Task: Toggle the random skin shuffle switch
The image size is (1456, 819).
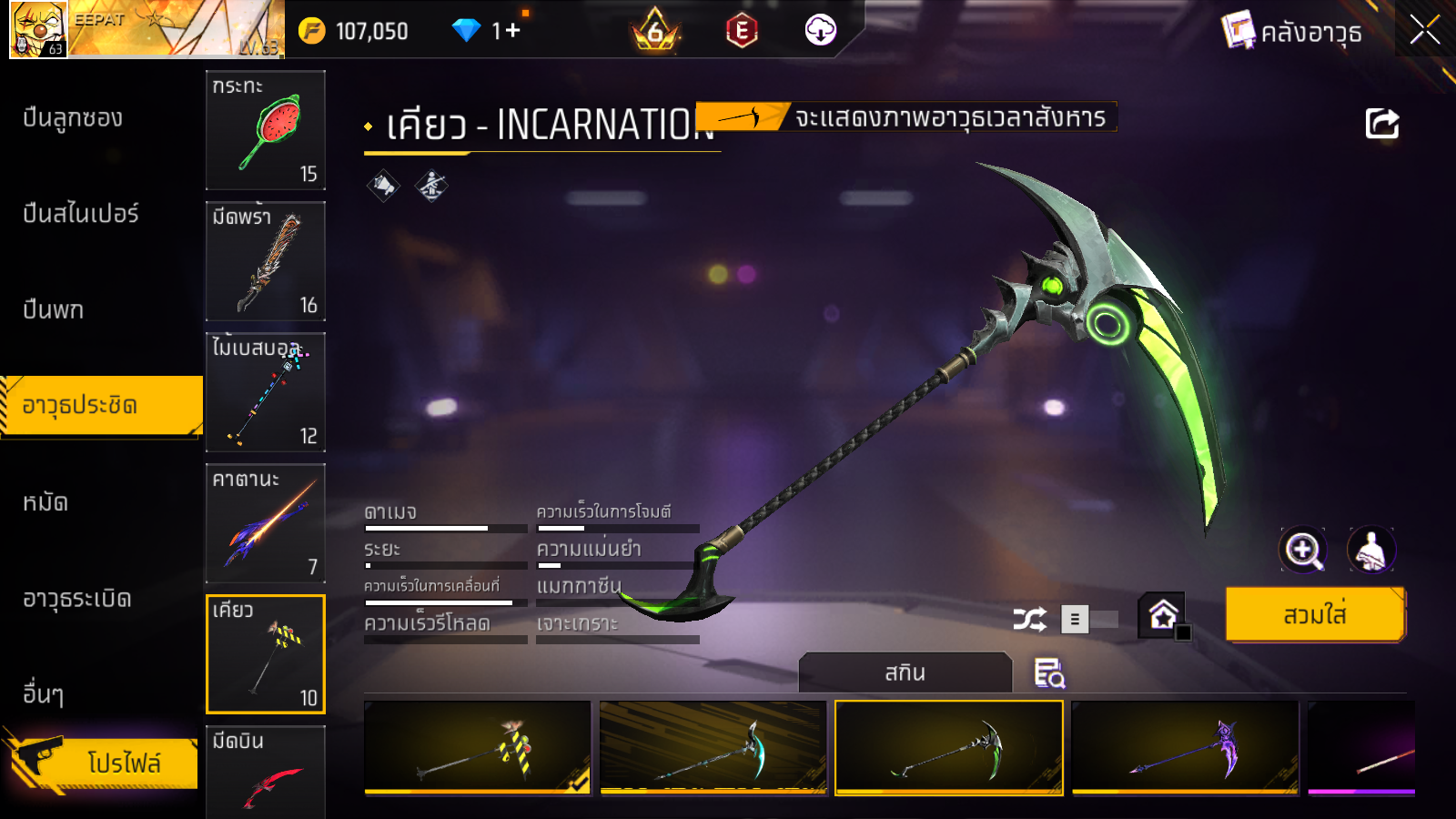Action: pos(1090,620)
